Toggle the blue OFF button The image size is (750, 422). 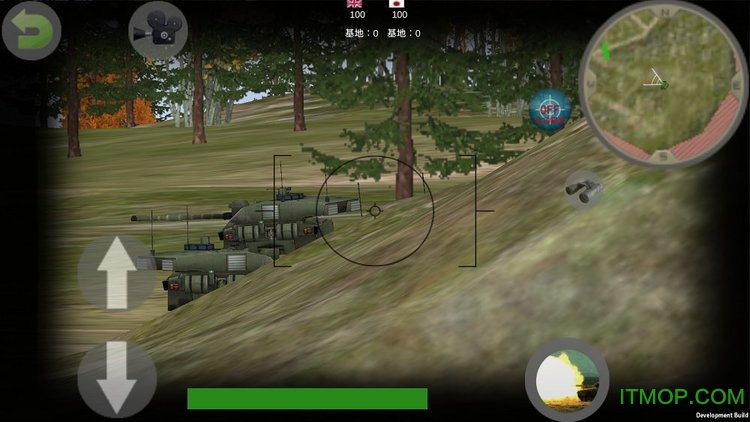point(549,108)
